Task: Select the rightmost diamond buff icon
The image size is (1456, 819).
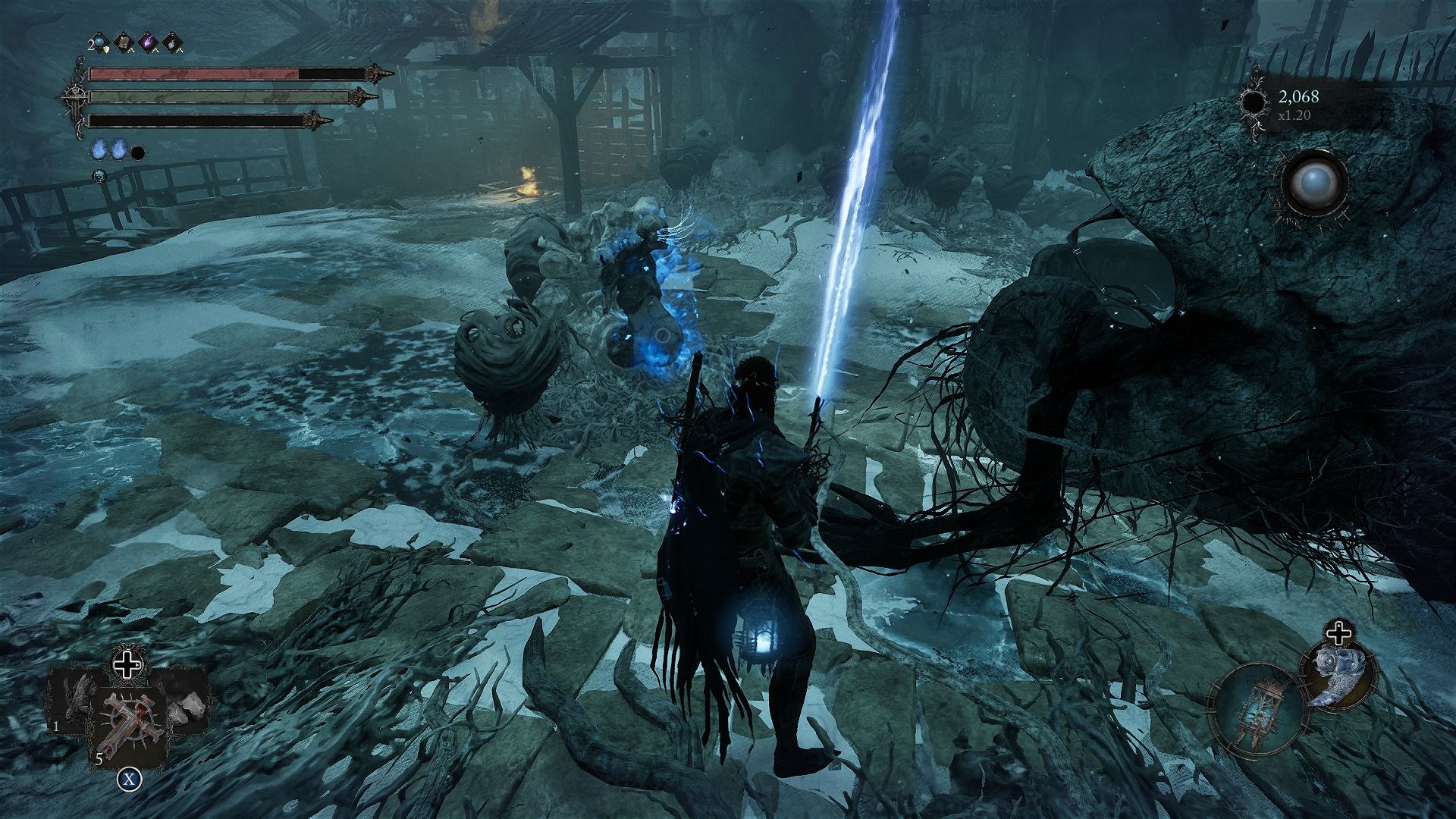Action: [171, 42]
